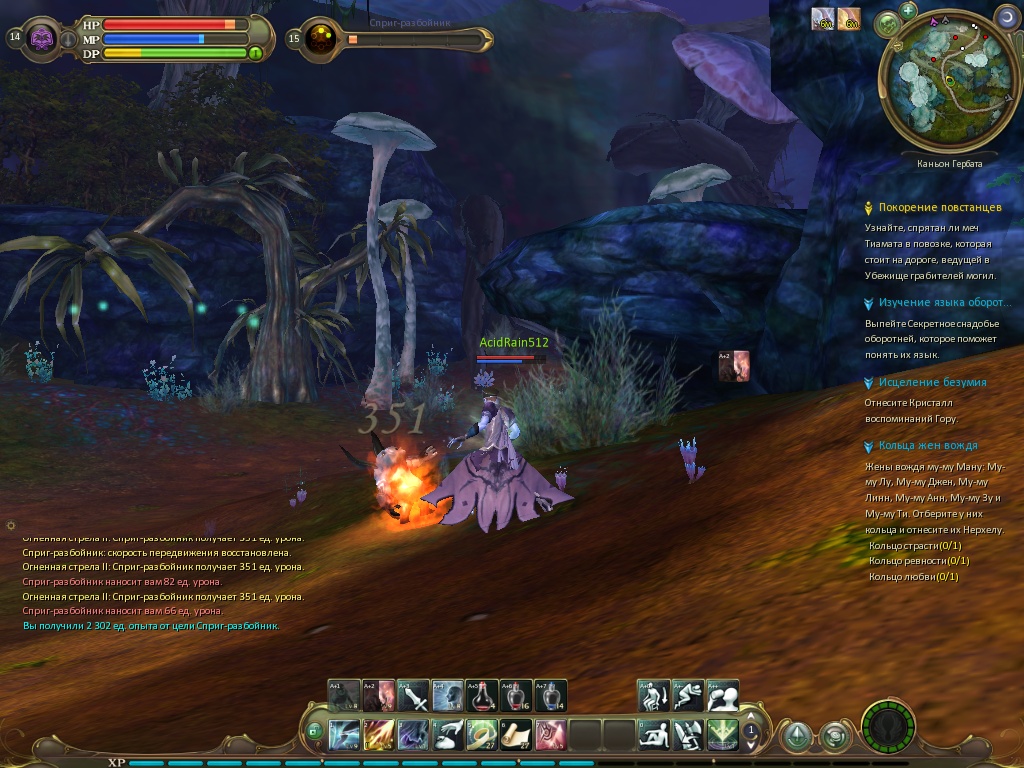Use the blue ice skill in hotbar slot 1
Image resolution: width=1024 pixels, height=768 pixels.
pos(344,735)
